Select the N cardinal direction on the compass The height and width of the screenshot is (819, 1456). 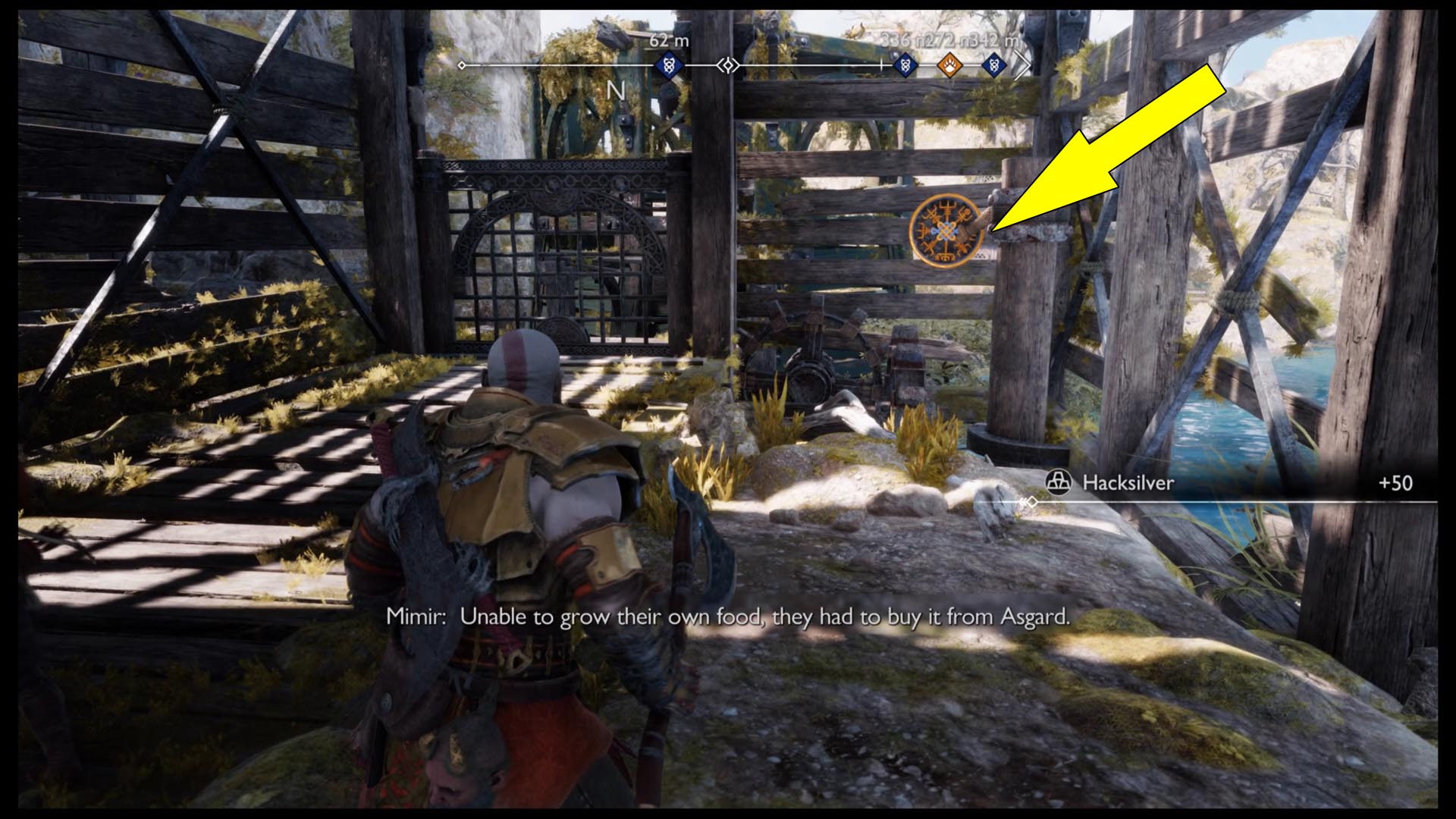click(x=616, y=89)
